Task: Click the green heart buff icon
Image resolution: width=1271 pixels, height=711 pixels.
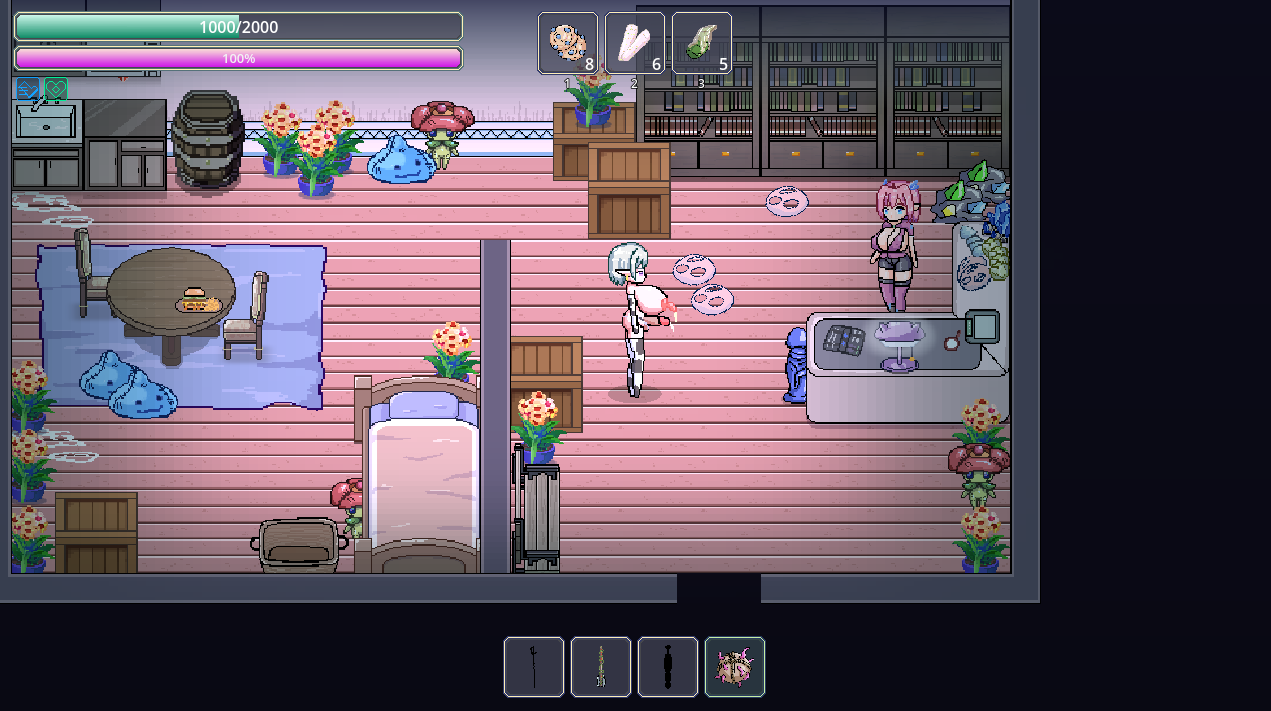Action: pyautogui.click(x=56, y=90)
